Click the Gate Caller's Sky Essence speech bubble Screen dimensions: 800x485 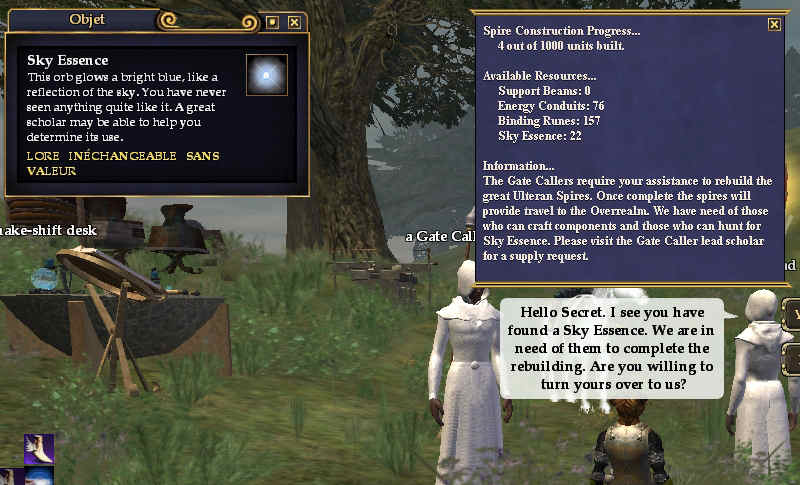(x=611, y=347)
